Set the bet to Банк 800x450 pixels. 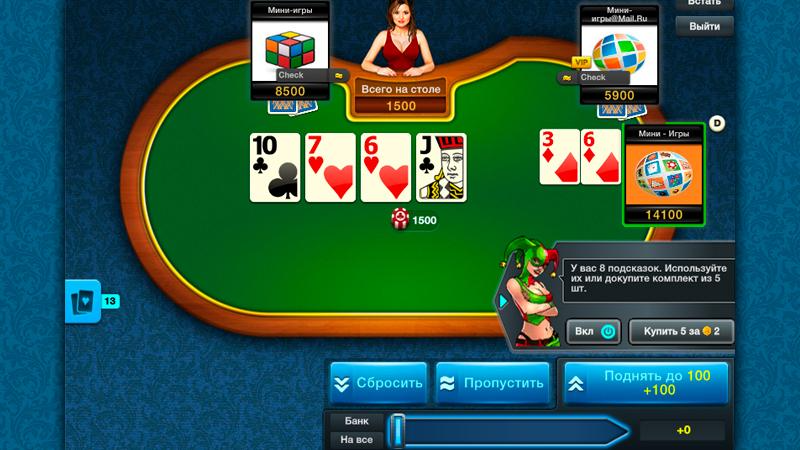(x=356, y=421)
